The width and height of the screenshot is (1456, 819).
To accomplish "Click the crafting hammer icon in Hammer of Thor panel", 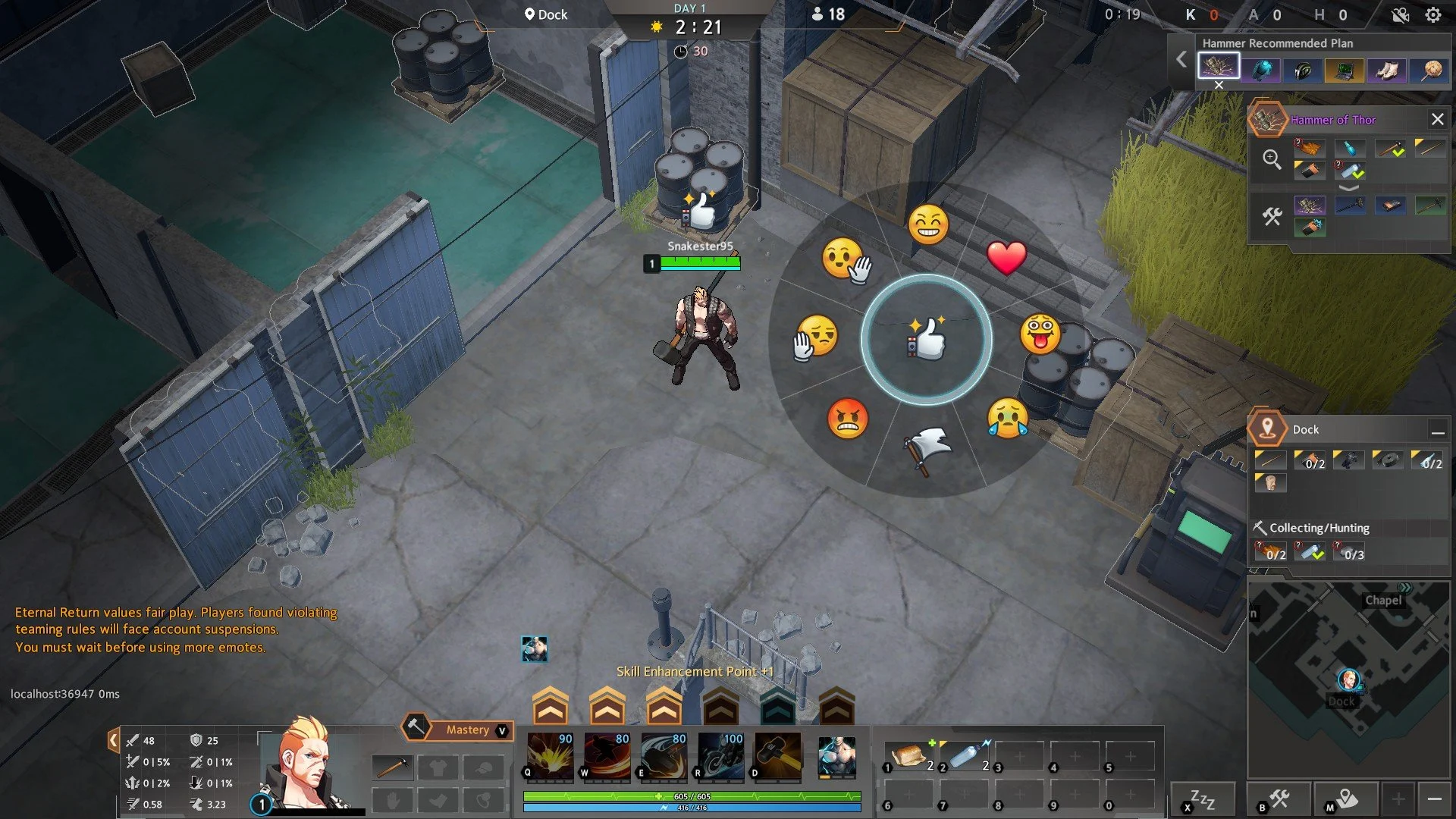I will (1271, 216).
